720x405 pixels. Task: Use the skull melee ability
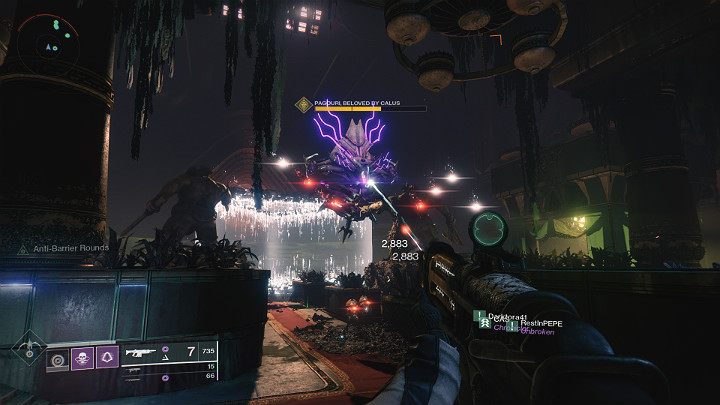[x=82, y=358]
